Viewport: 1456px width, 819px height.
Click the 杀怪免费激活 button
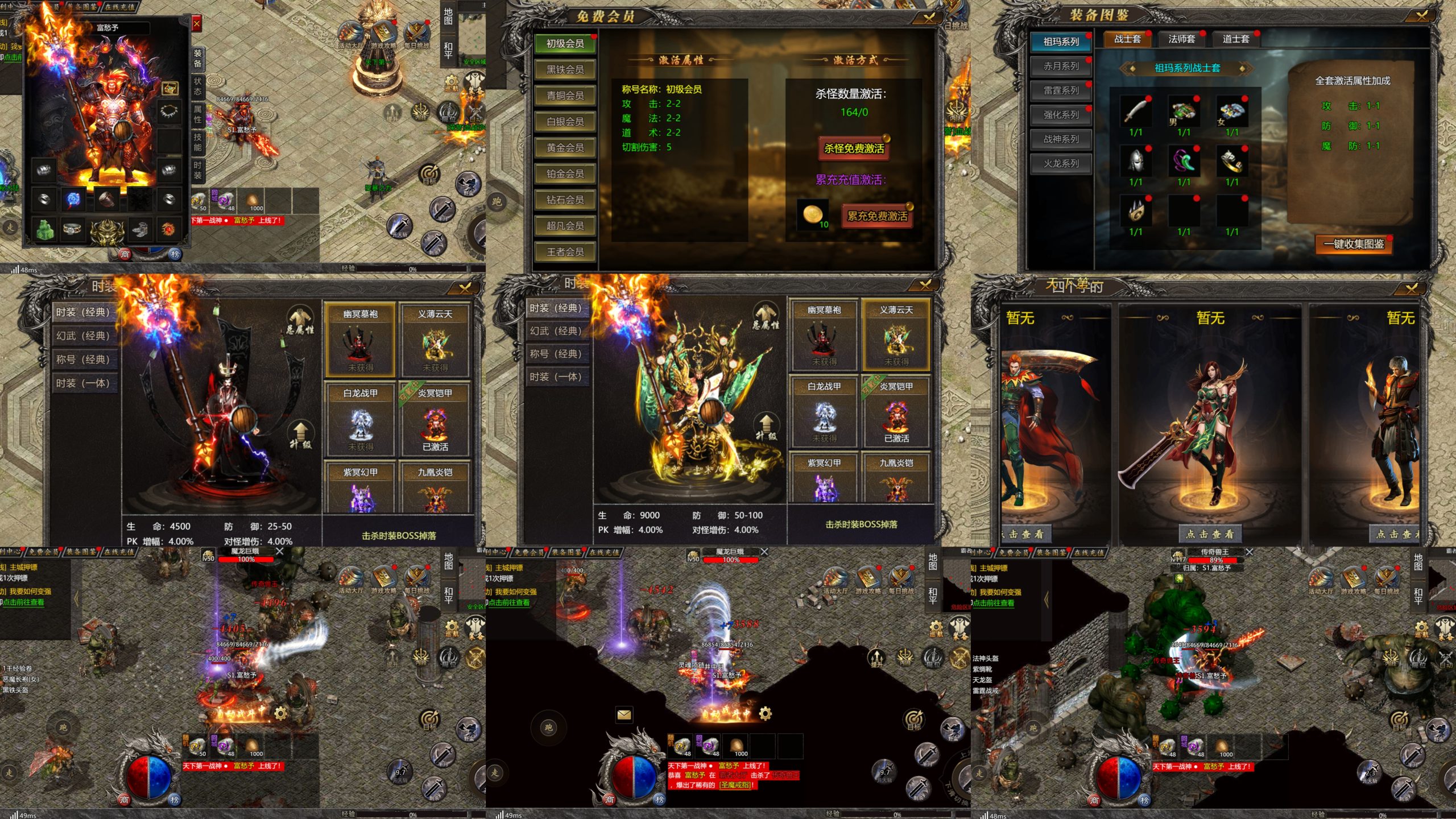coord(854,148)
